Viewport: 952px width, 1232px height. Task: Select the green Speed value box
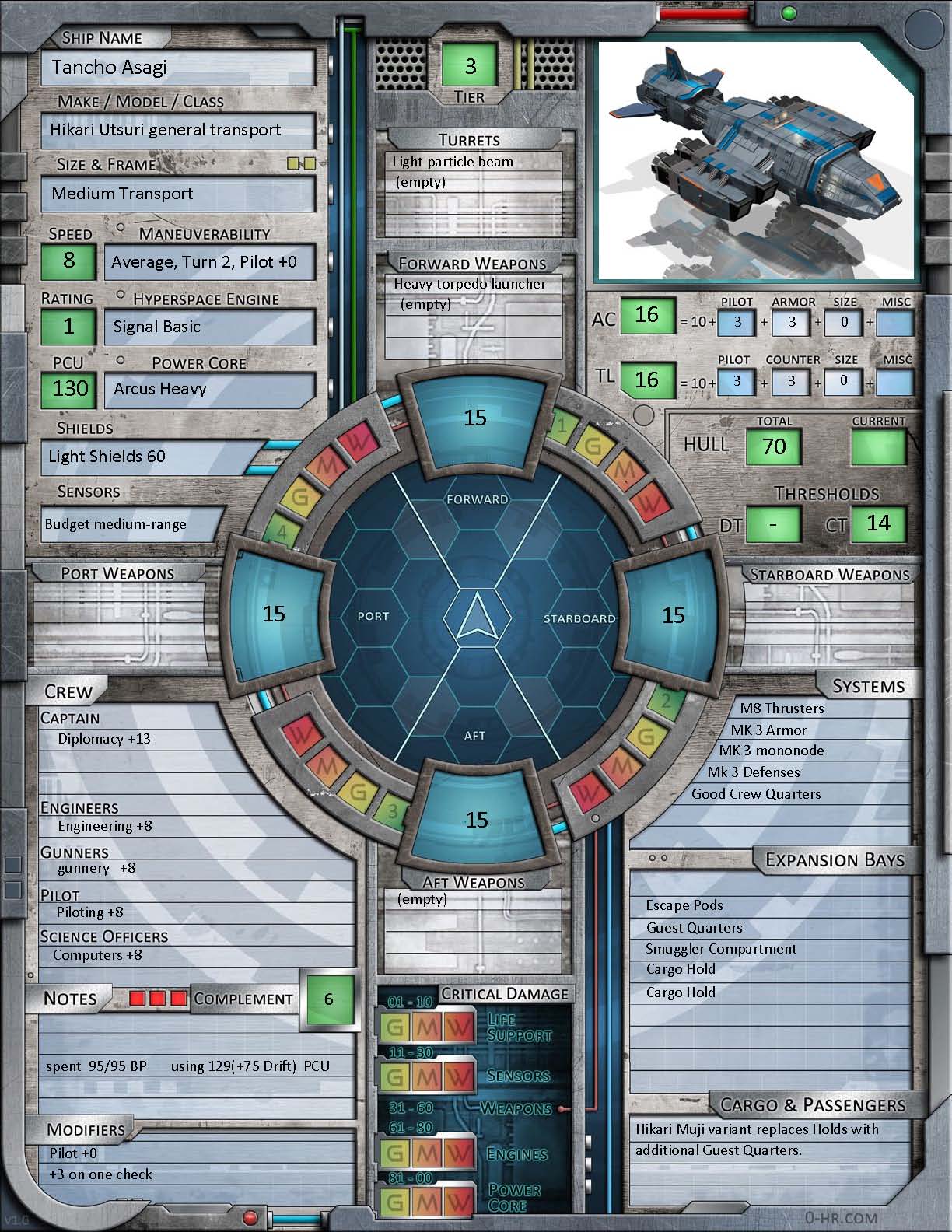pos(69,261)
